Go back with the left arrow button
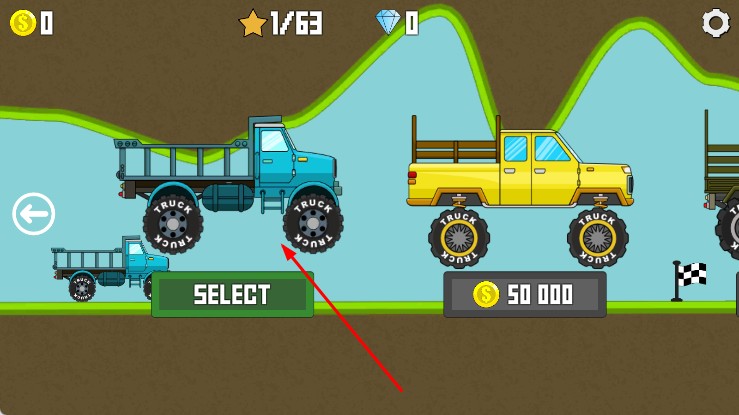Viewport: 739px width, 415px height. [x=34, y=214]
